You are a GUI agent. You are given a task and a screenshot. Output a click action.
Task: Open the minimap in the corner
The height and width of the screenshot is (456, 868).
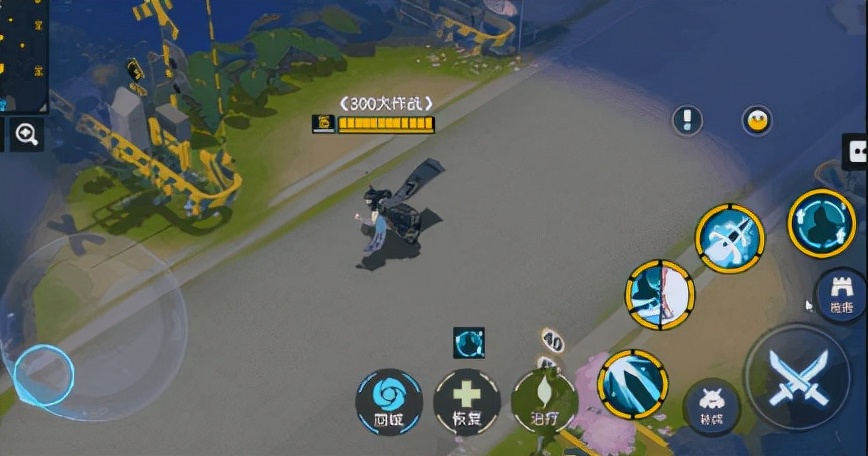pyautogui.click(x=22, y=55)
